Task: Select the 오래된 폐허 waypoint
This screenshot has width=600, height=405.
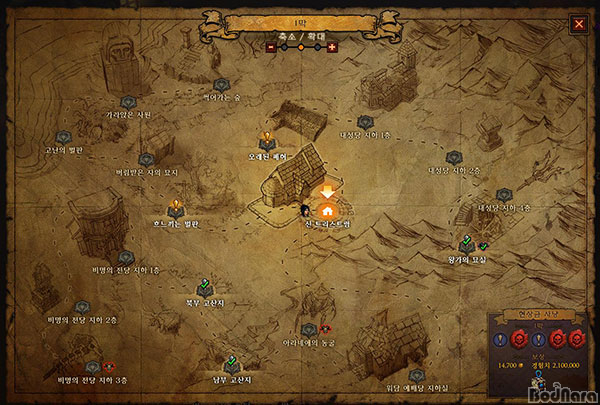Action: pyautogui.click(x=266, y=138)
